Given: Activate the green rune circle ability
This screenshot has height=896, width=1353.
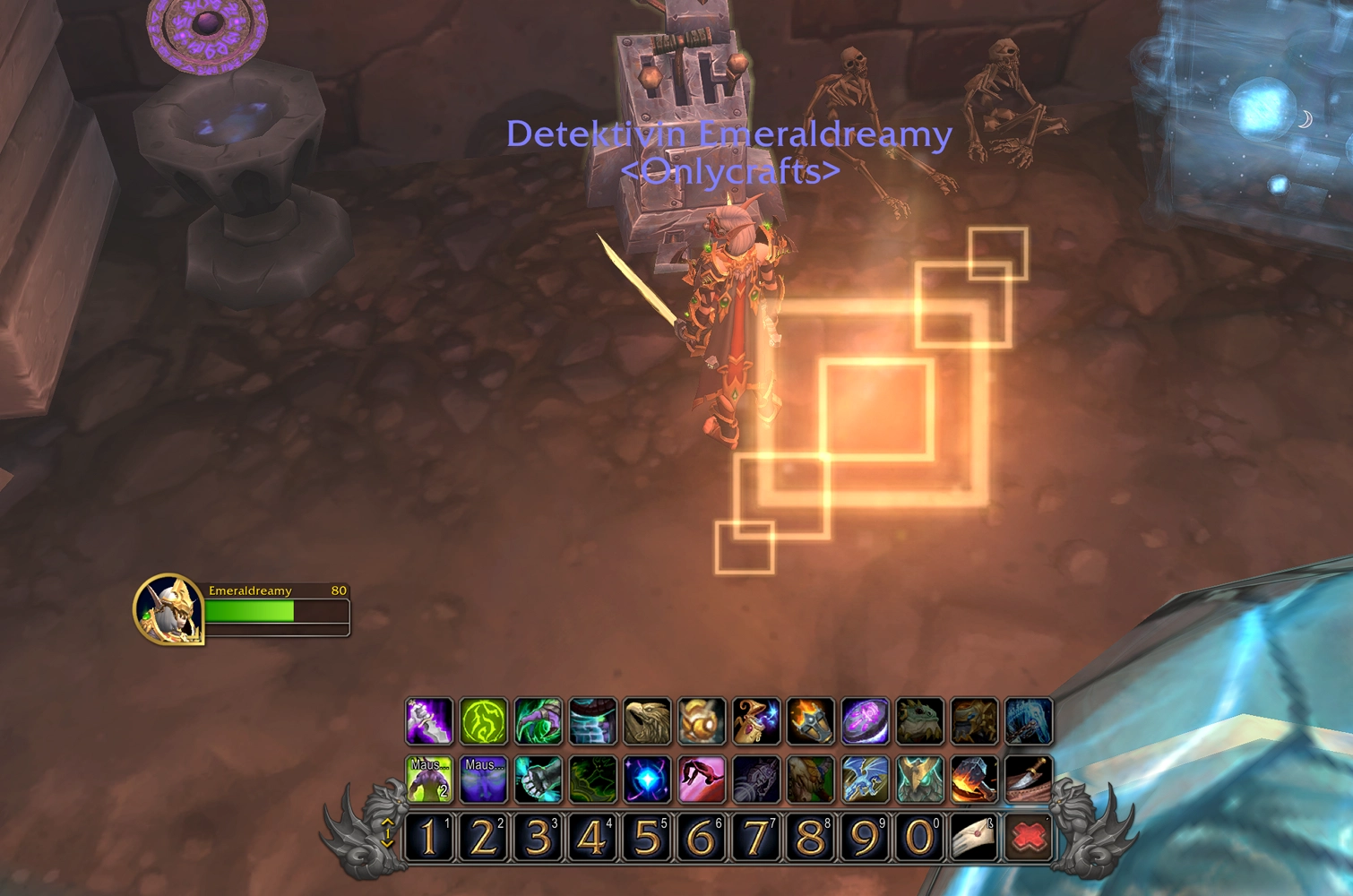Looking at the screenshot, I should pyautogui.click(x=484, y=721).
